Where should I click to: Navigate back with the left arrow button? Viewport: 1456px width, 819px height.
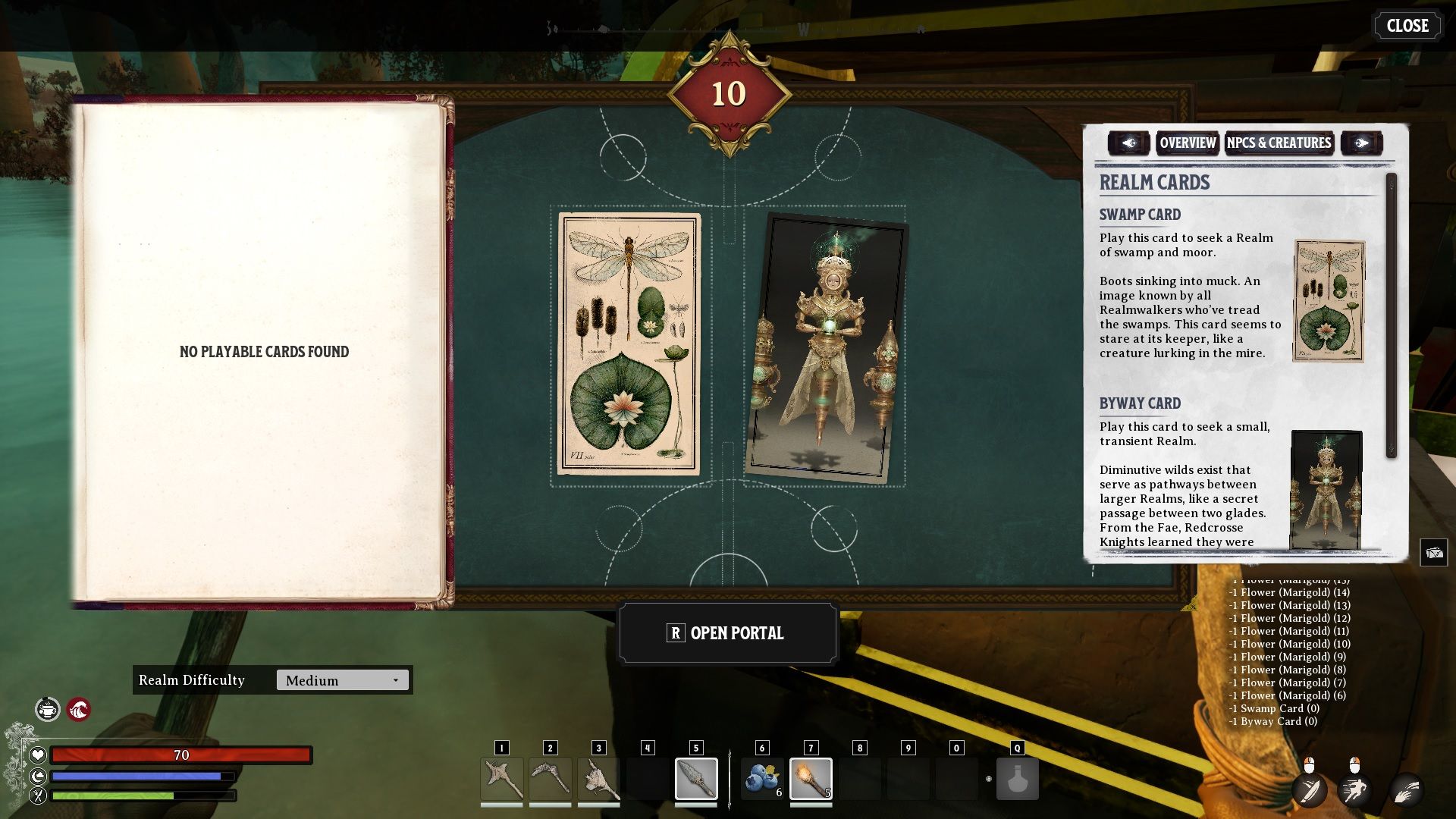(x=1129, y=143)
